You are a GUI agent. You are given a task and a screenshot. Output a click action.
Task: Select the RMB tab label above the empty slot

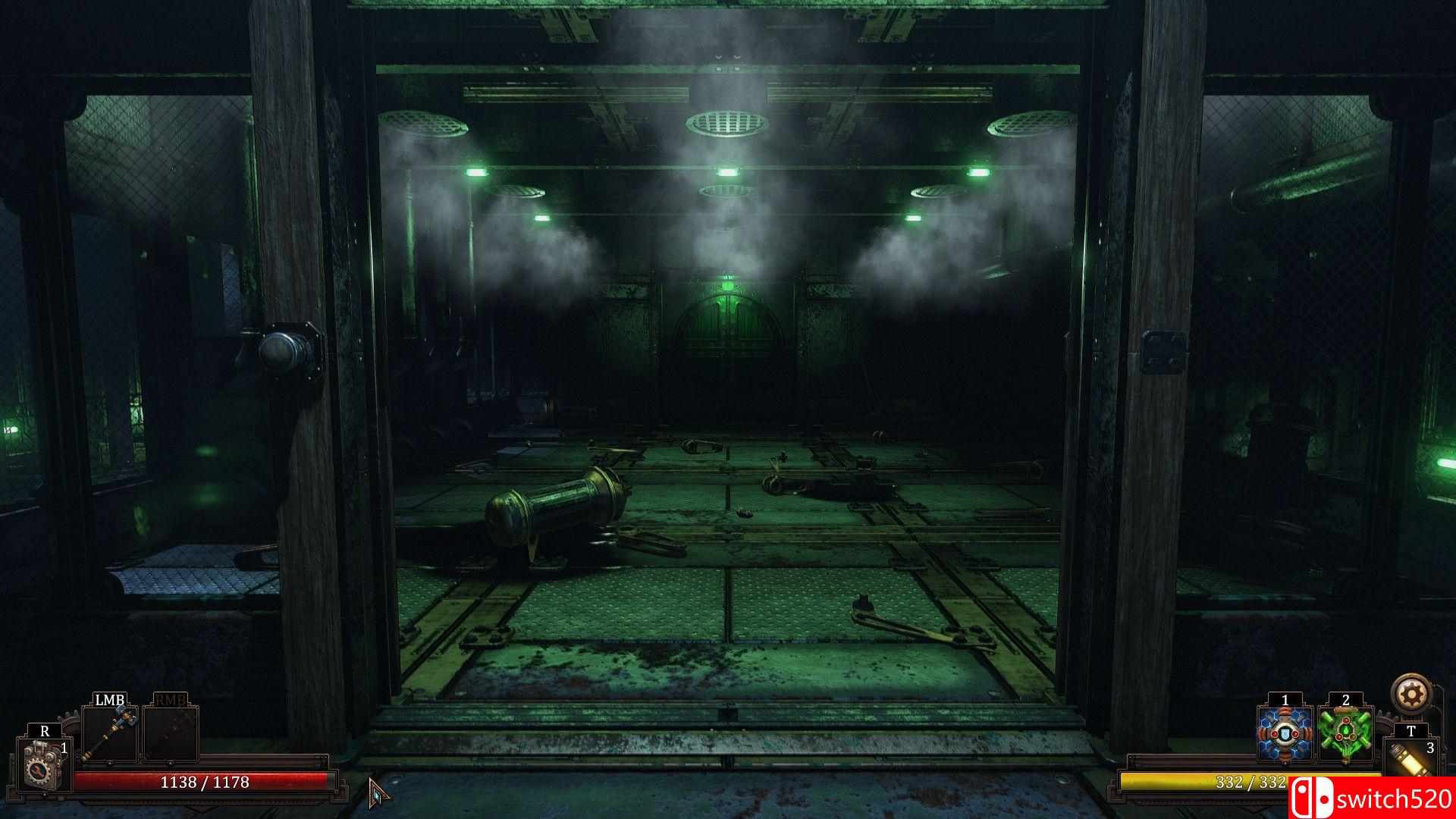coord(171,699)
